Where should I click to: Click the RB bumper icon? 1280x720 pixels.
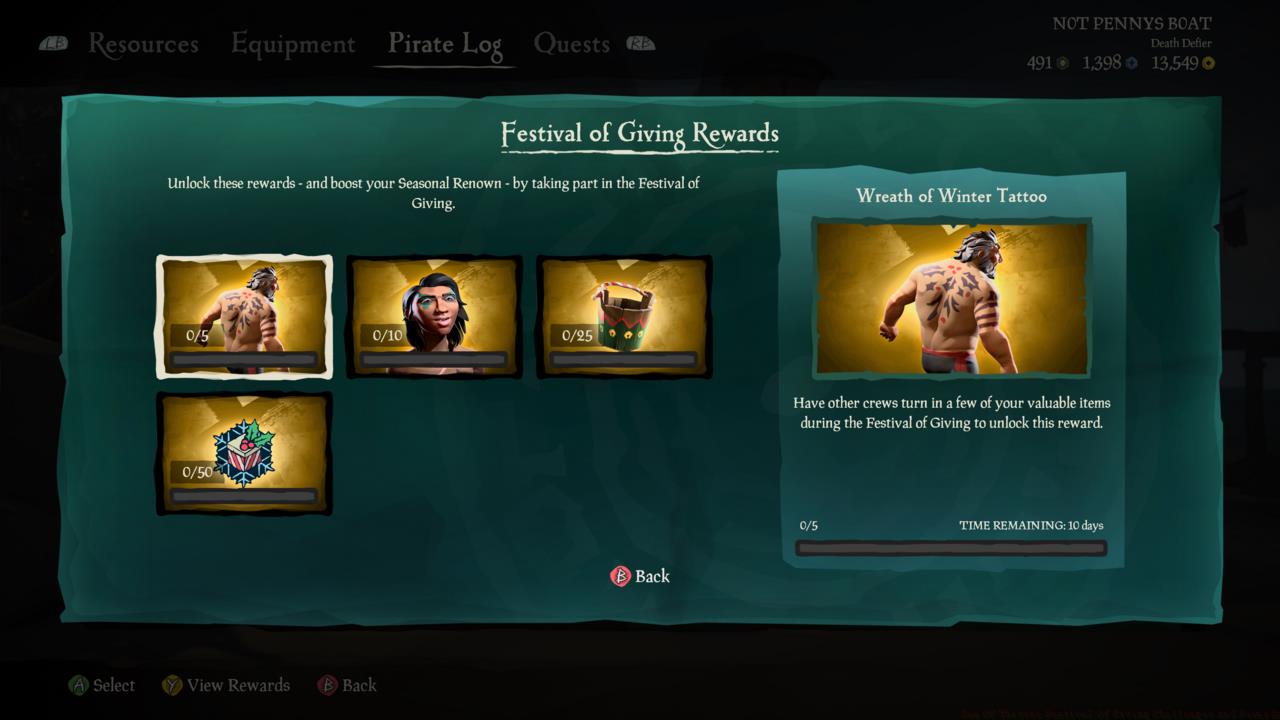coord(641,43)
